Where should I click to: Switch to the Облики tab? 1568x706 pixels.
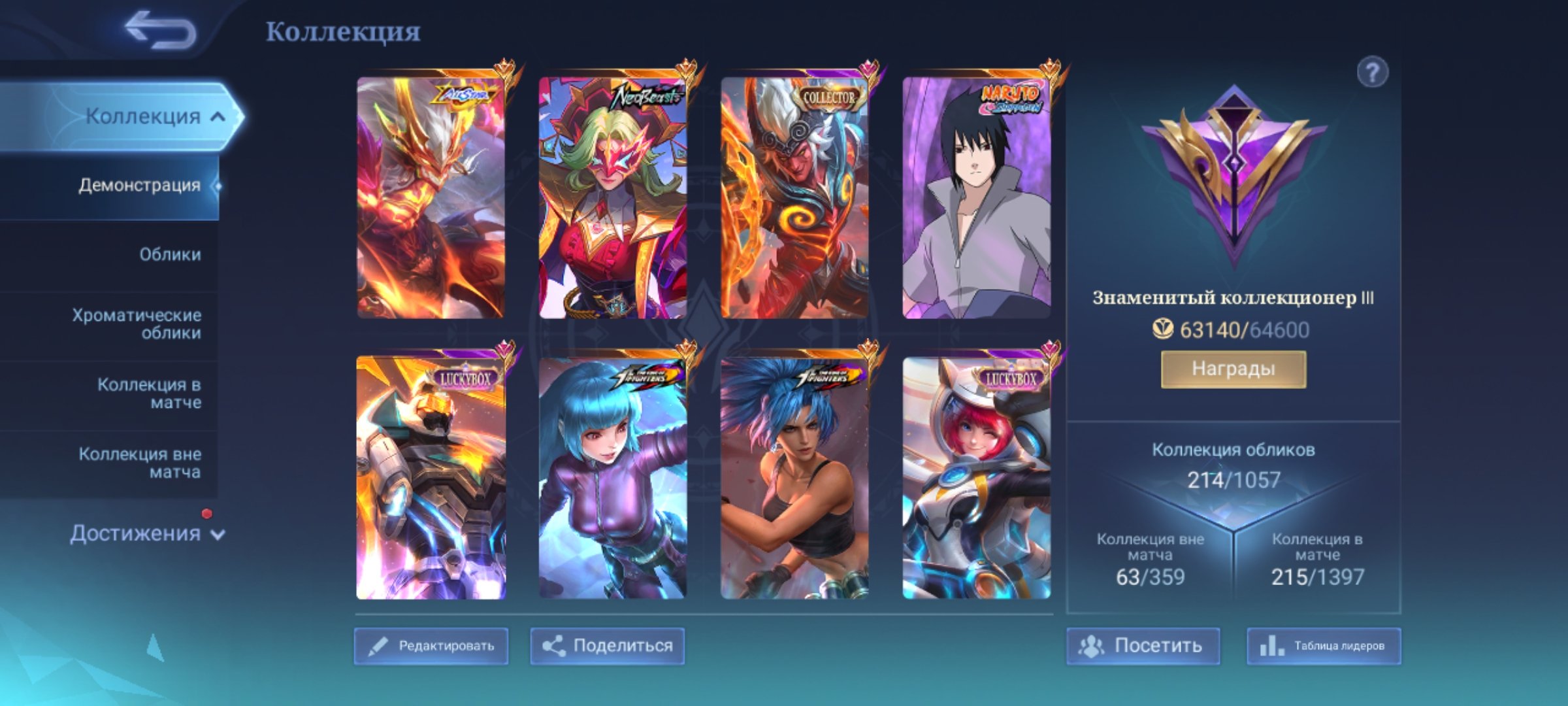[171, 255]
